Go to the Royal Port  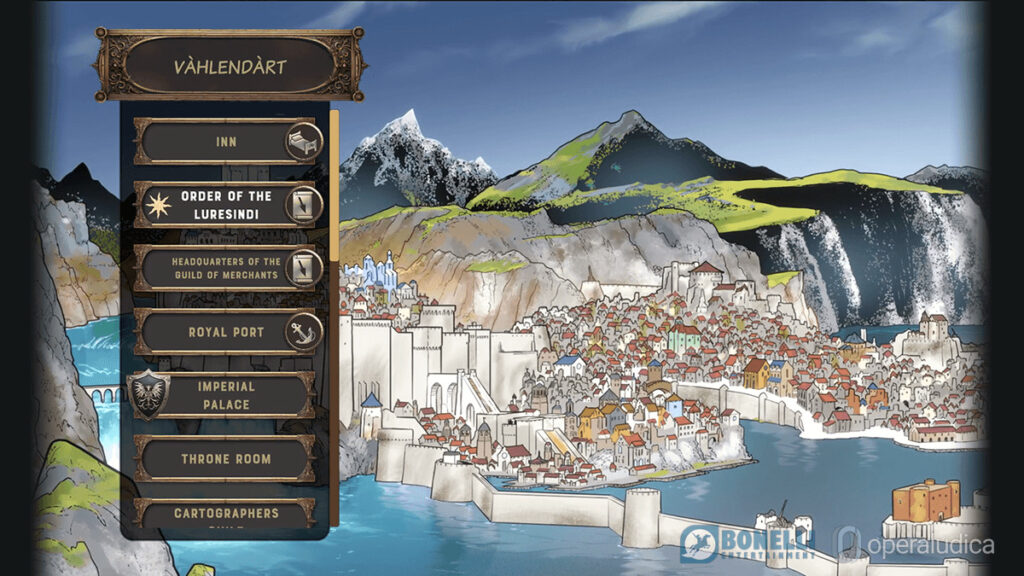(226, 332)
